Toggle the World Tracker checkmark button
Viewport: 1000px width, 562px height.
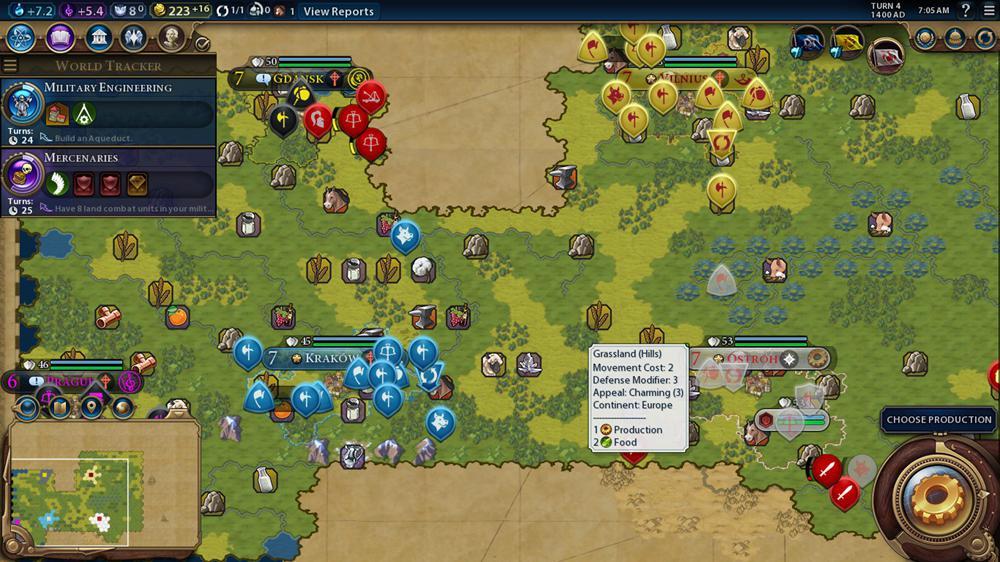(x=202, y=44)
